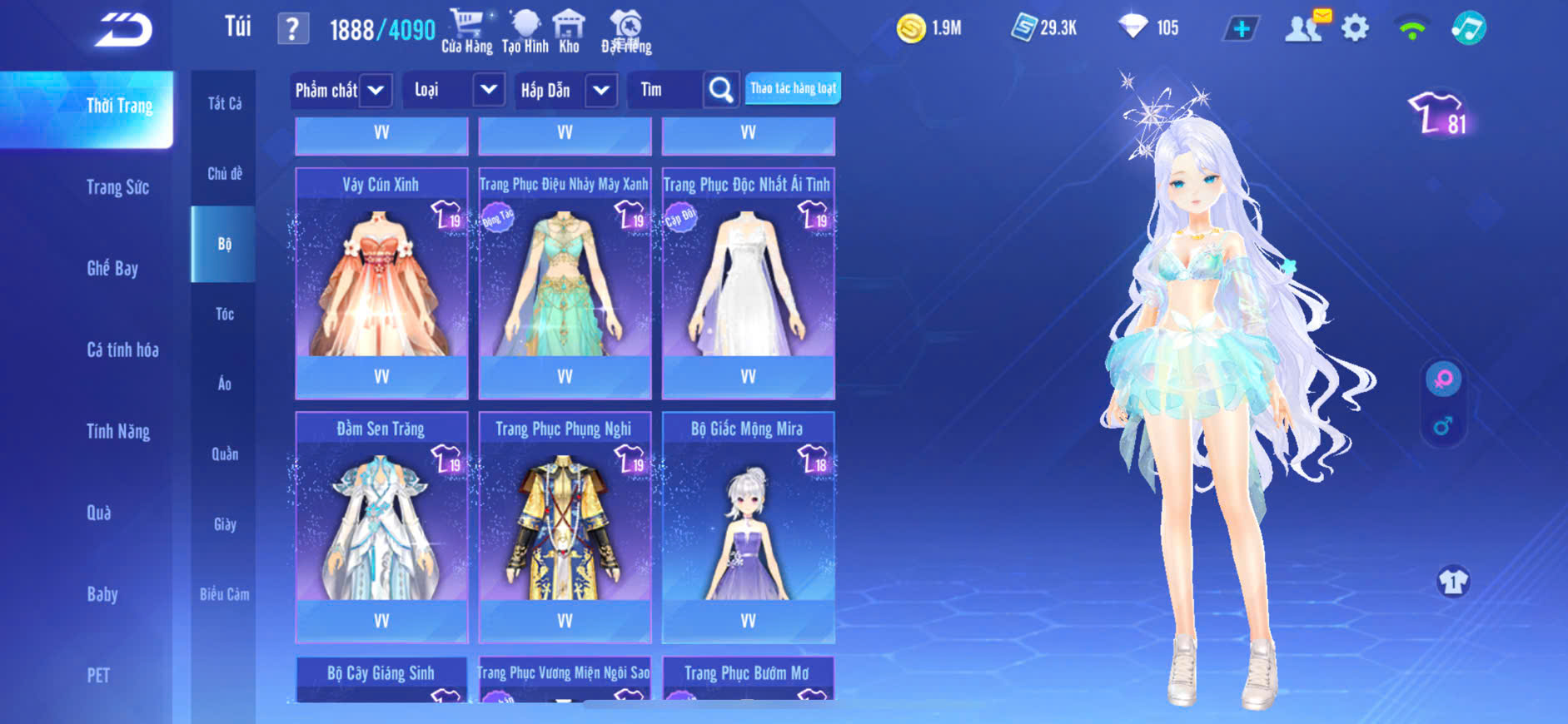This screenshot has height=724, width=1568.
Task: Switch to Ghế Bay tab
Action: (x=112, y=268)
